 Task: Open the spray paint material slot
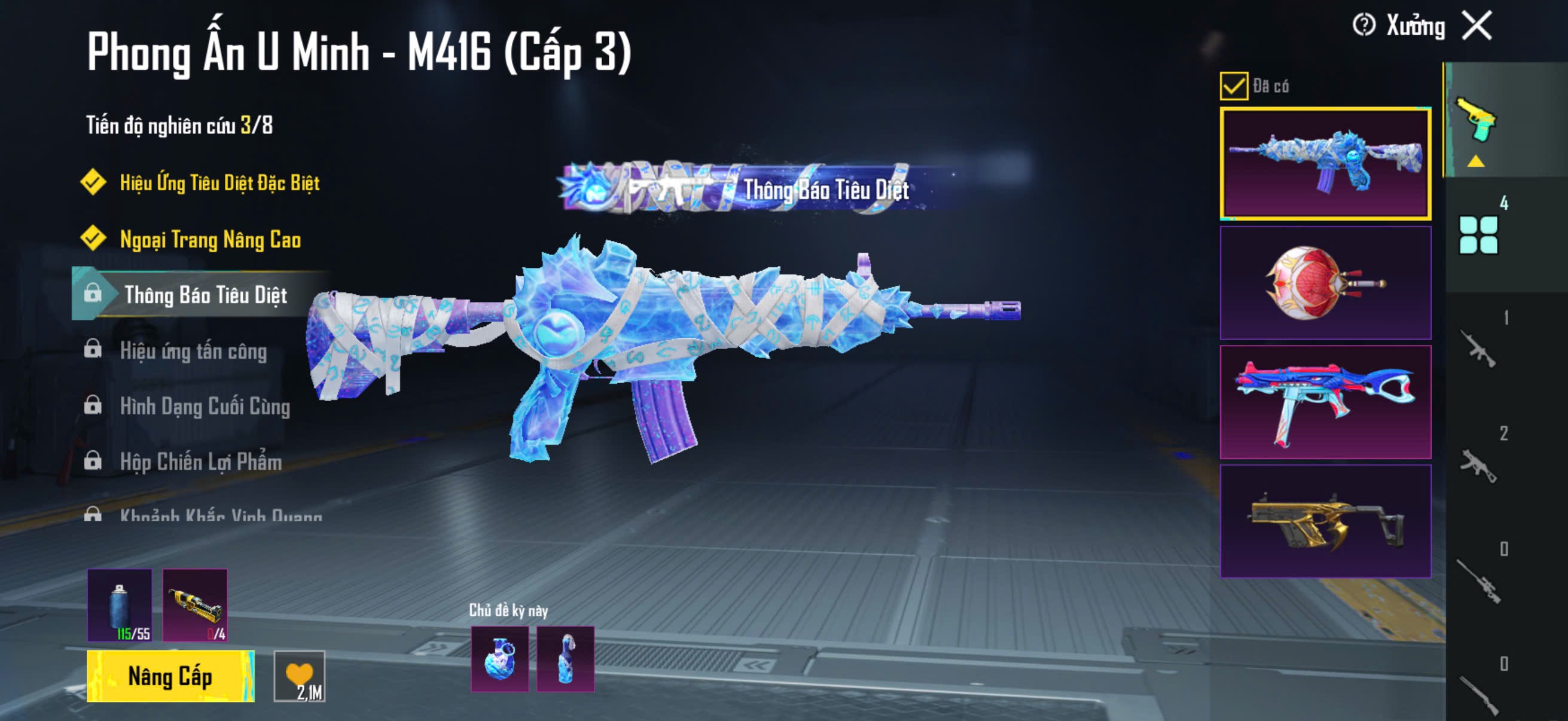coord(120,605)
